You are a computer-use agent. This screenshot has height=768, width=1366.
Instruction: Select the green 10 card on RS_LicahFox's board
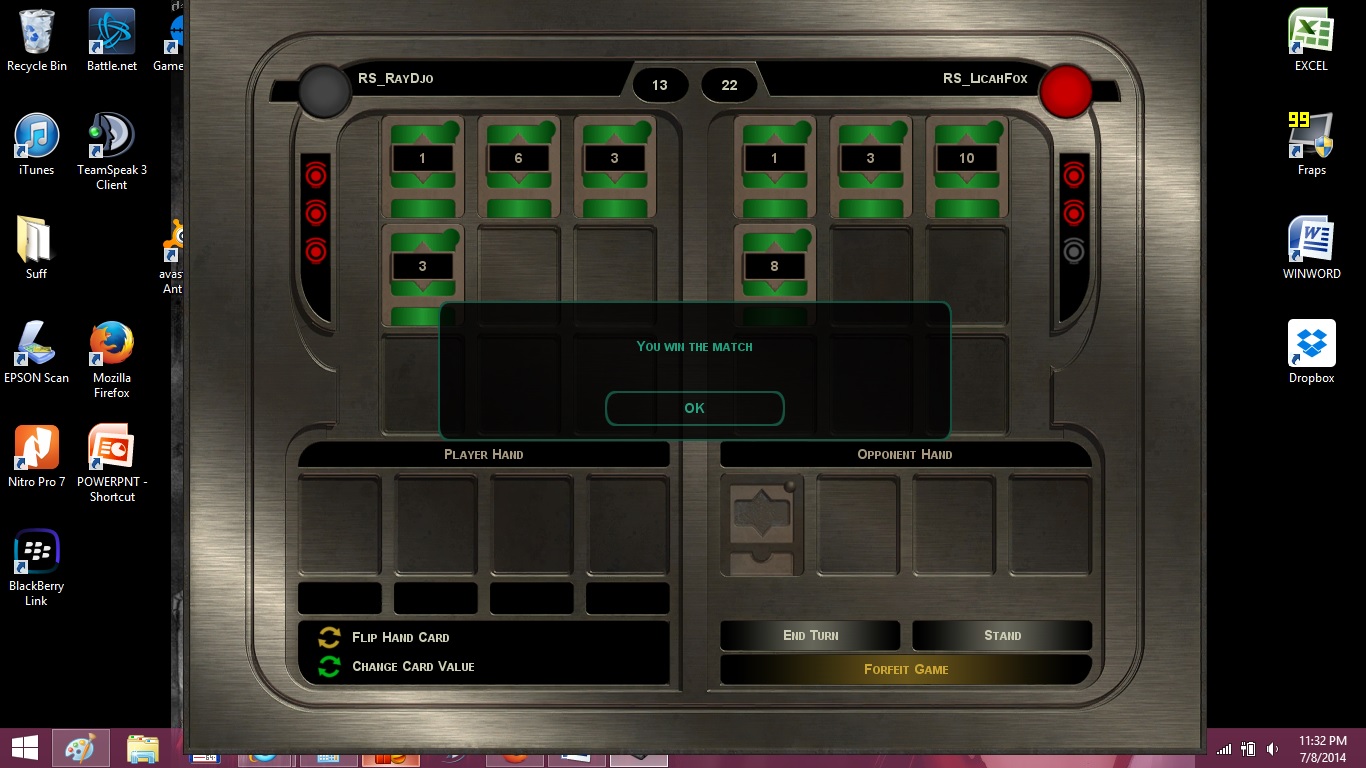click(966, 166)
